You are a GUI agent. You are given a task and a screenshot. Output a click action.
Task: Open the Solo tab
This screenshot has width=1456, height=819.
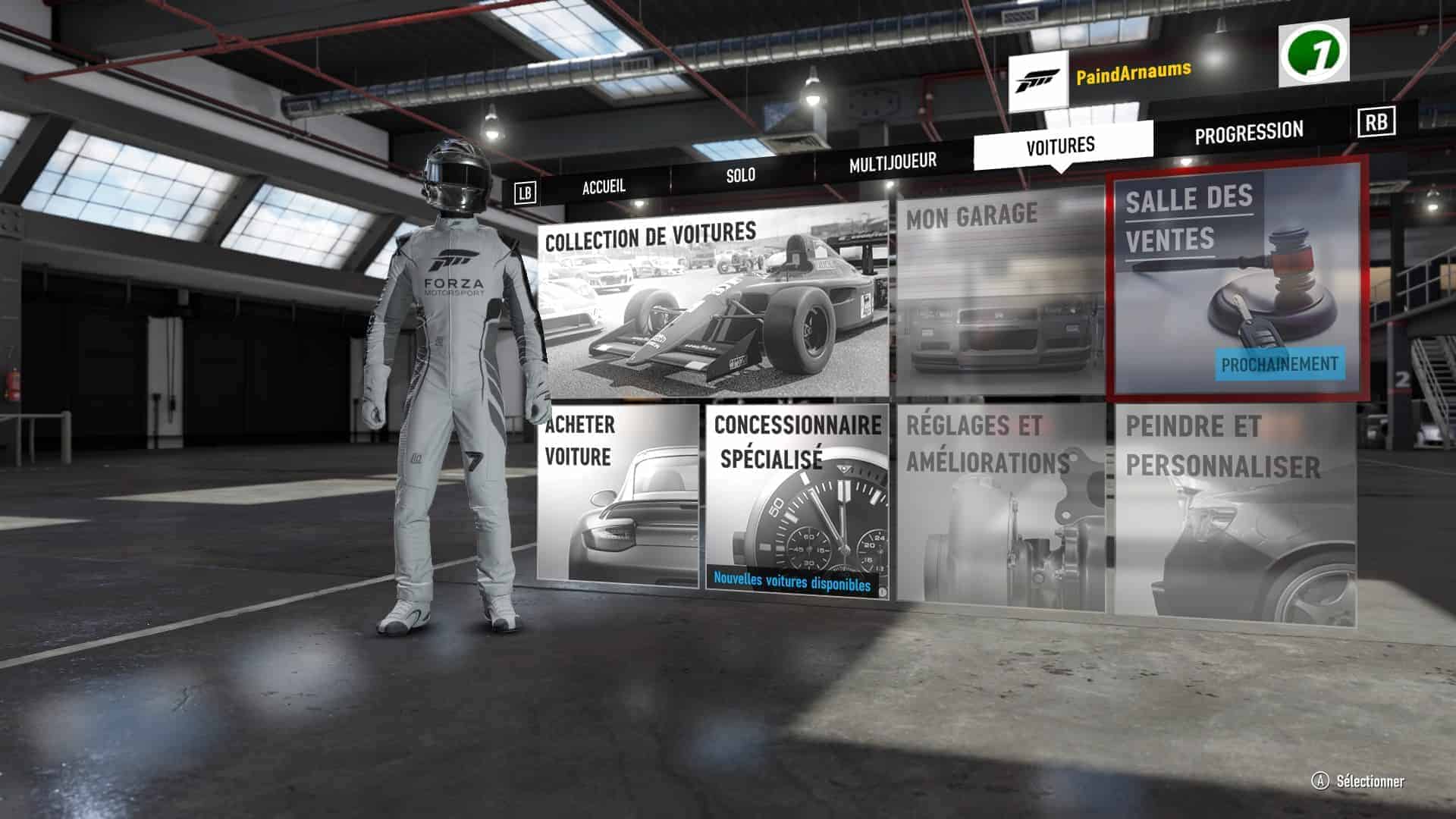click(740, 174)
